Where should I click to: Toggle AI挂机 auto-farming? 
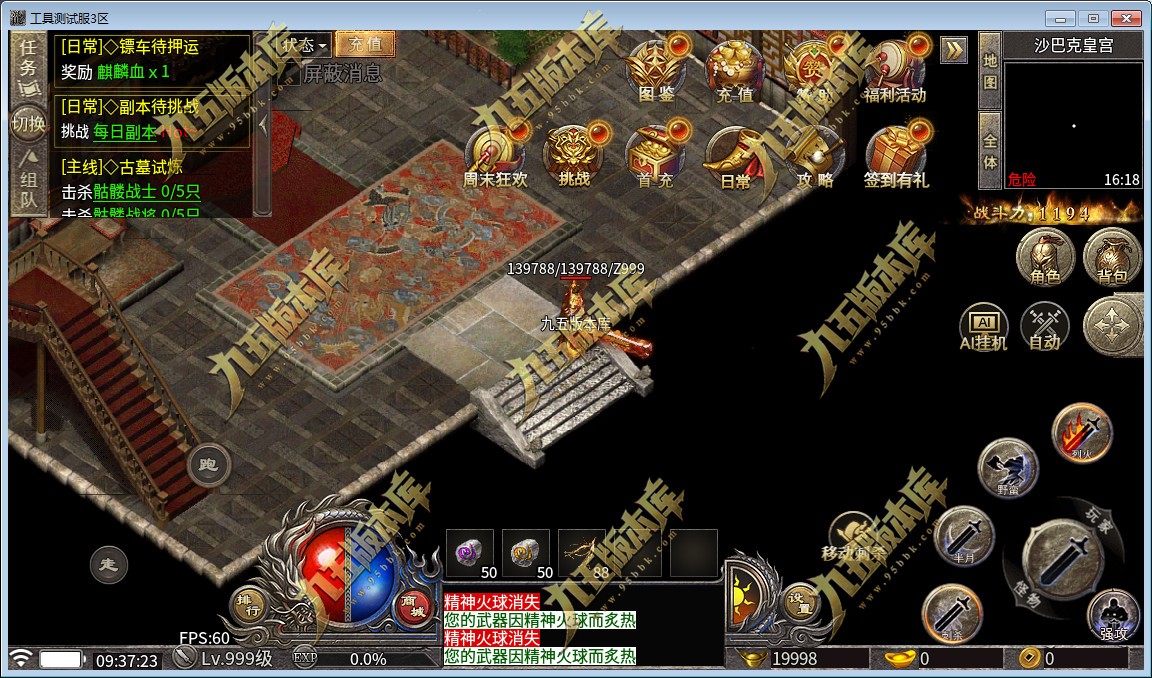pyautogui.click(x=983, y=327)
